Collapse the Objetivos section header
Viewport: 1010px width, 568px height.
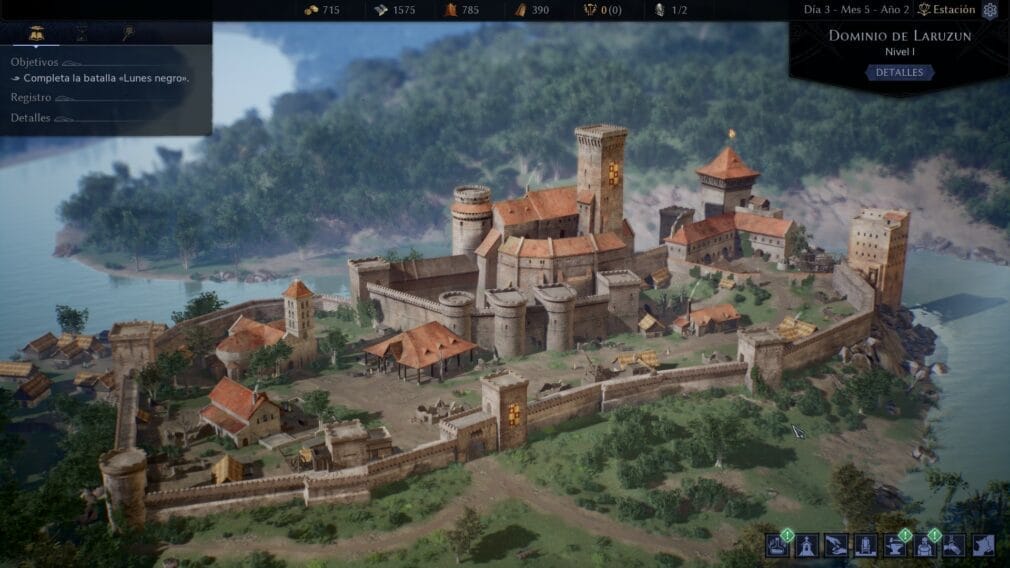click(35, 61)
